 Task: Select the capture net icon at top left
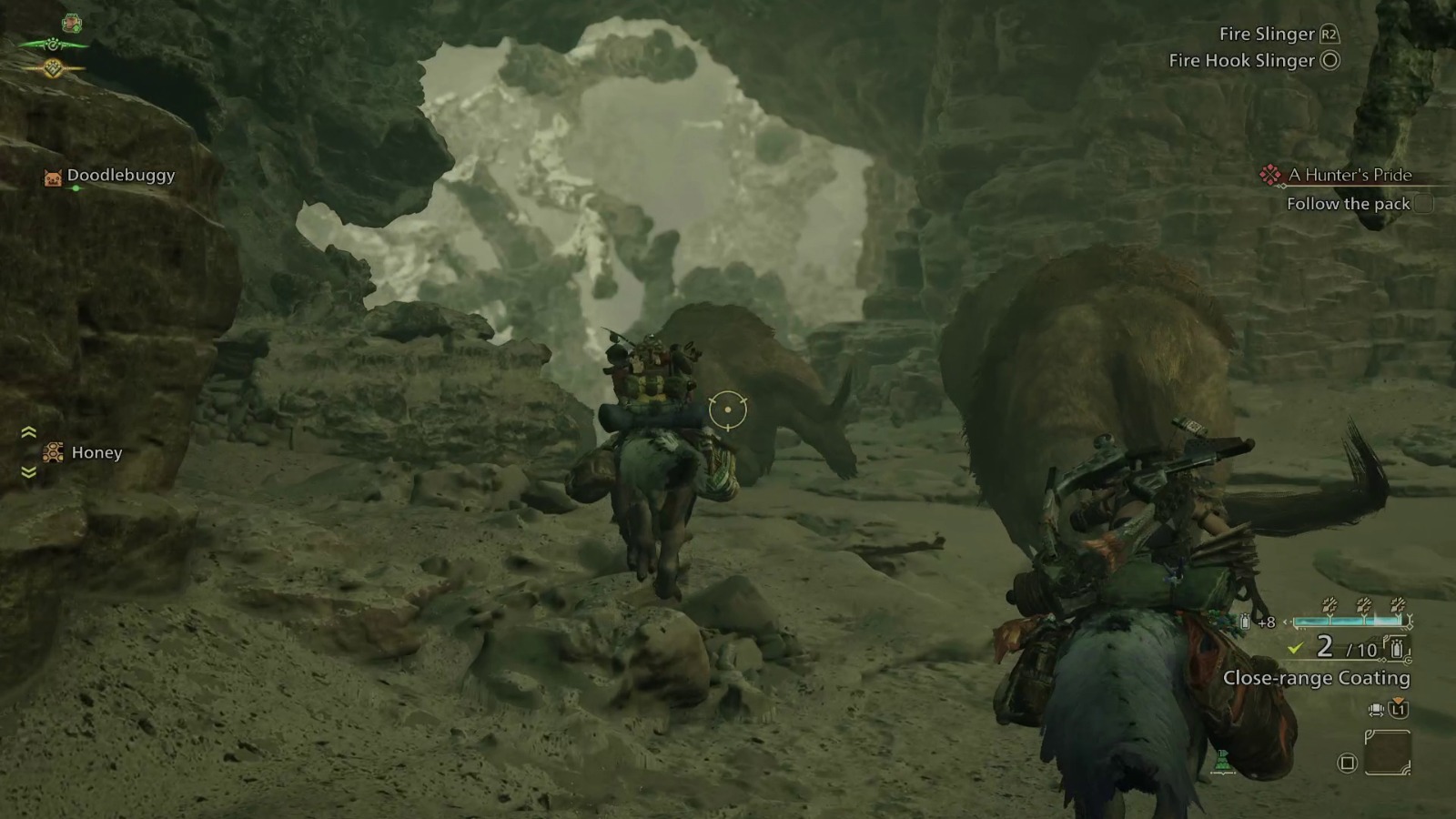click(72, 22)
